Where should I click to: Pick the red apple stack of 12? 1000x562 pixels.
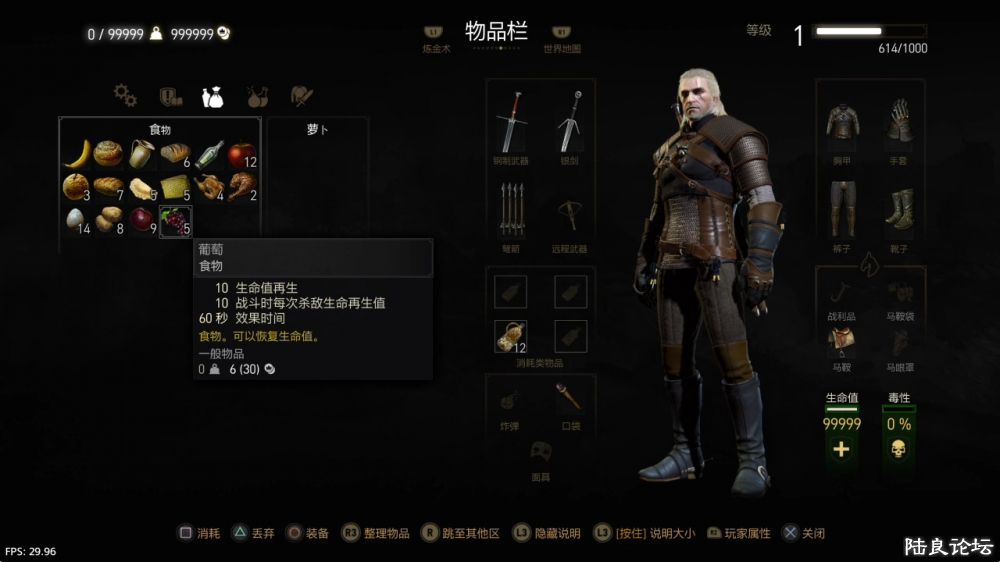click(x=240, y=154)
